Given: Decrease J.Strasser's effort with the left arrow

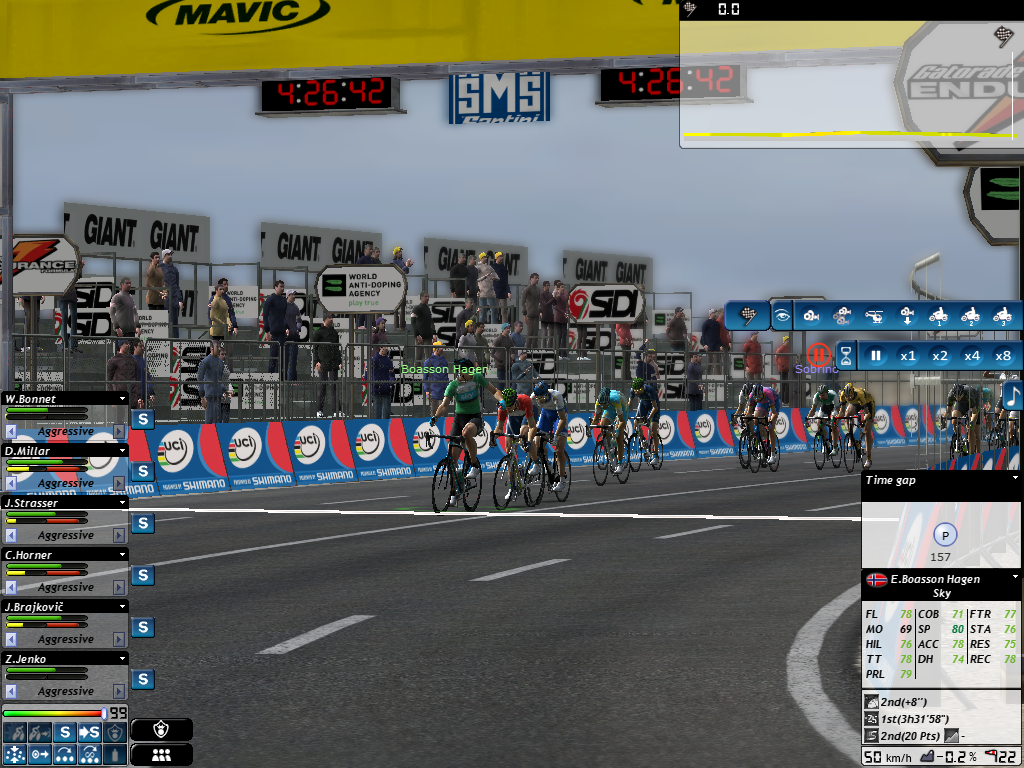Looking at the screenshot, I should click(11, 535).
